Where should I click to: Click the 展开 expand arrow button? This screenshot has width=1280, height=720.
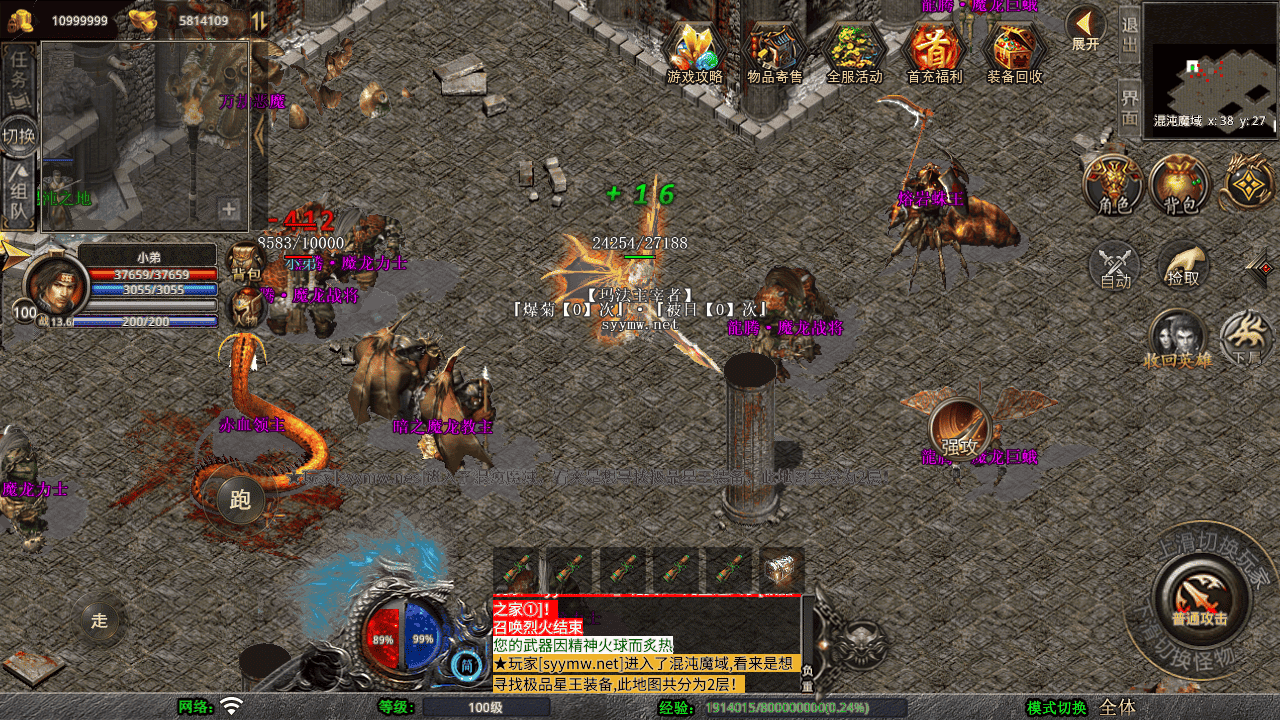[x=1085, y=28]
